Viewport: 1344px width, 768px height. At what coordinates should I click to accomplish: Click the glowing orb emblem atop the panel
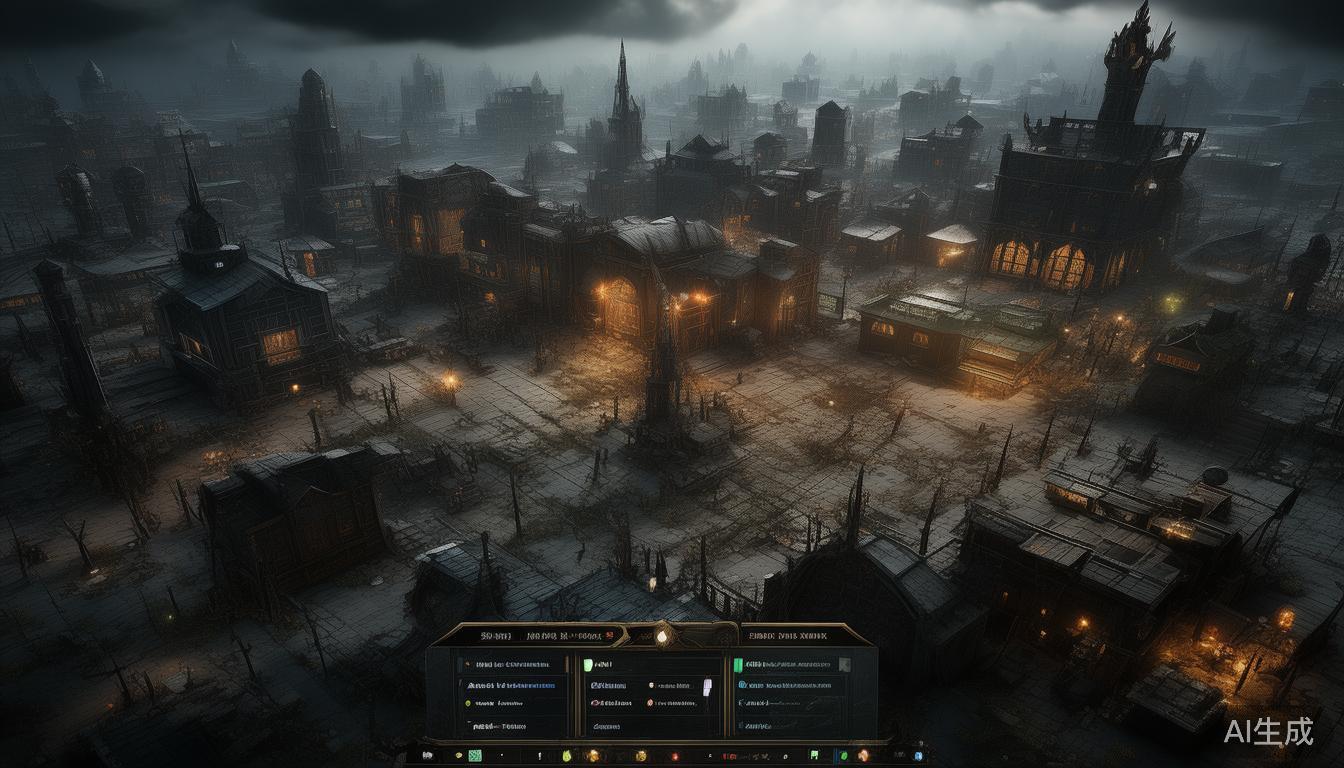661,634
